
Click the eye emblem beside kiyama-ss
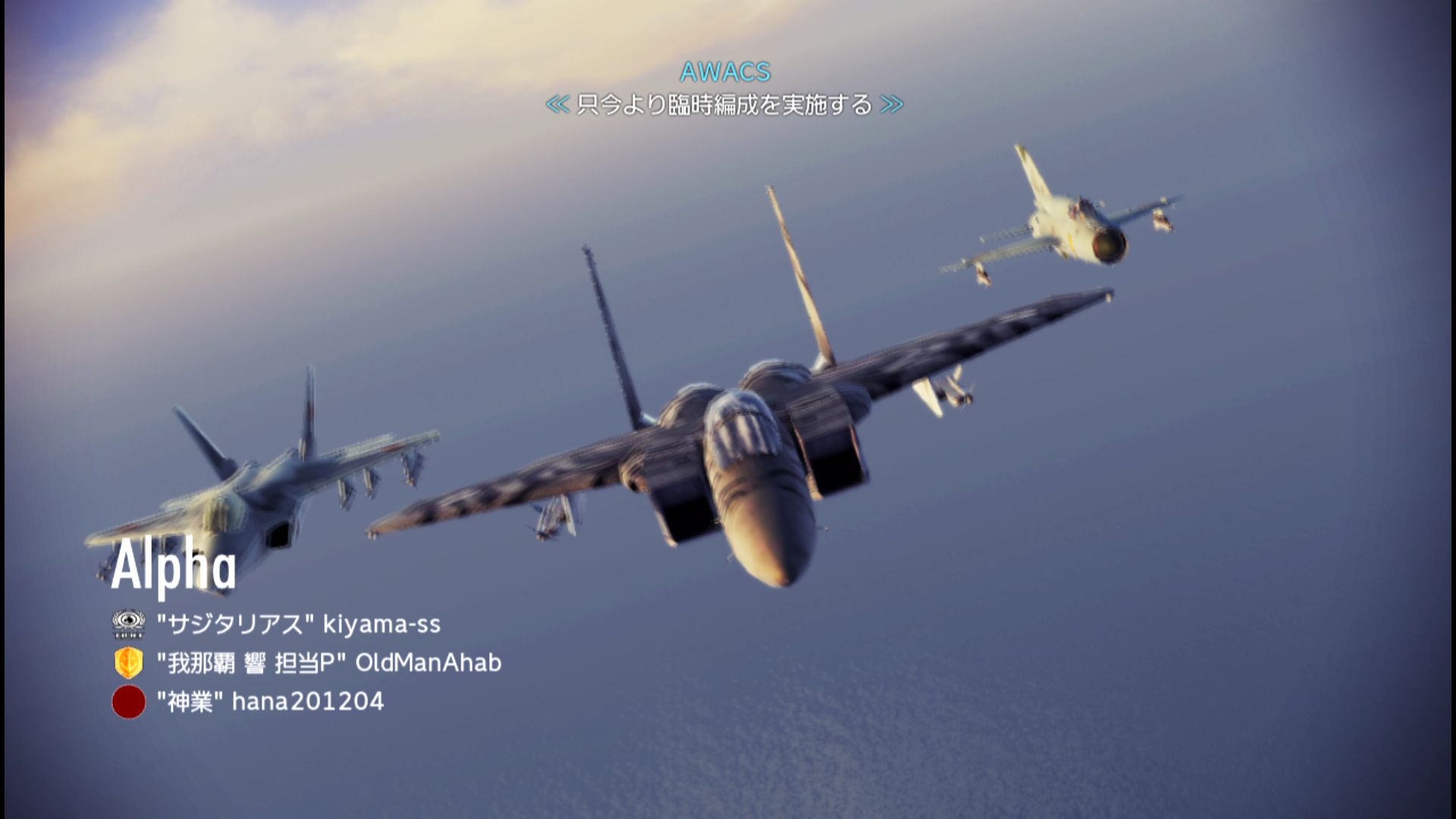pyautogui.click(x=128, y=624)
